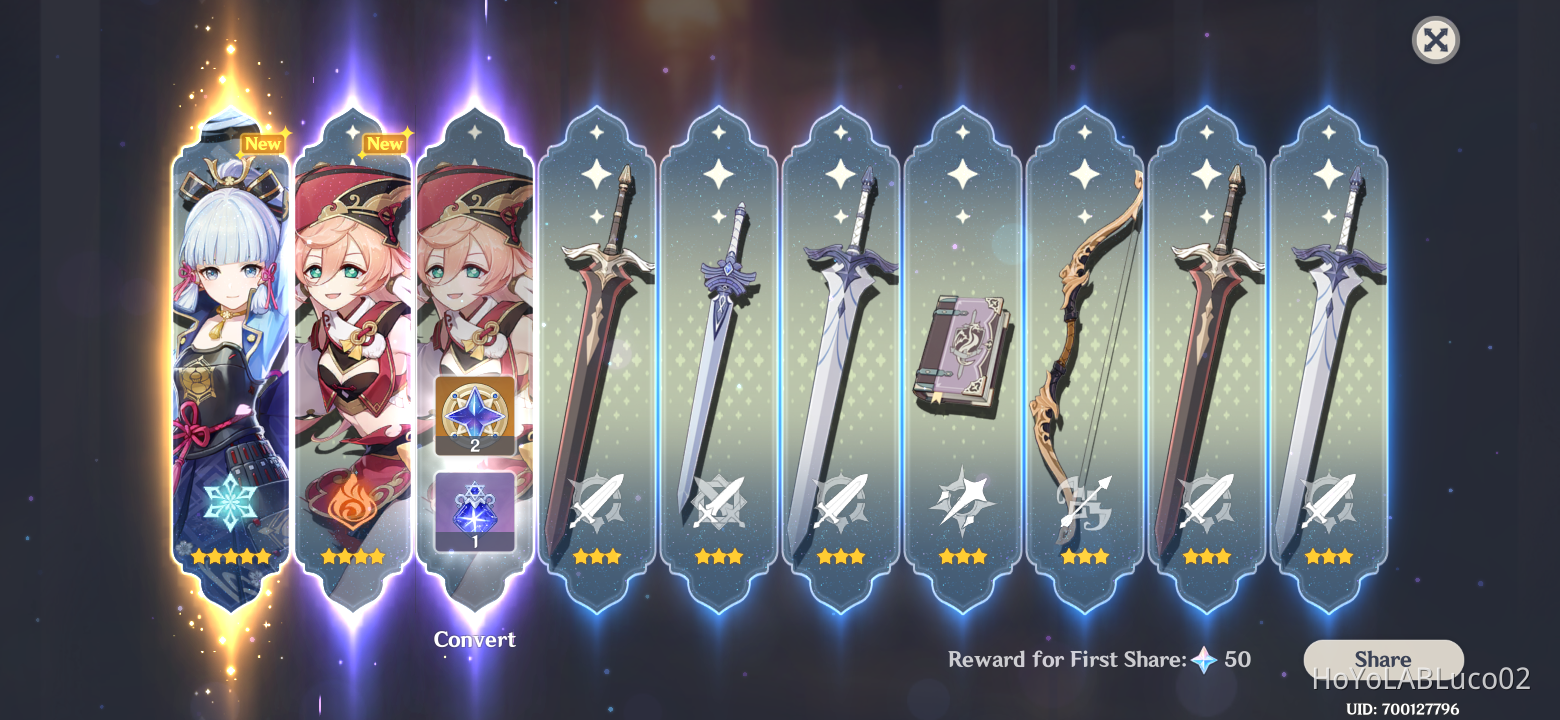Click the New badge on Ayaka's card
The image size is (1560, 720).
[x=264, y=143]
